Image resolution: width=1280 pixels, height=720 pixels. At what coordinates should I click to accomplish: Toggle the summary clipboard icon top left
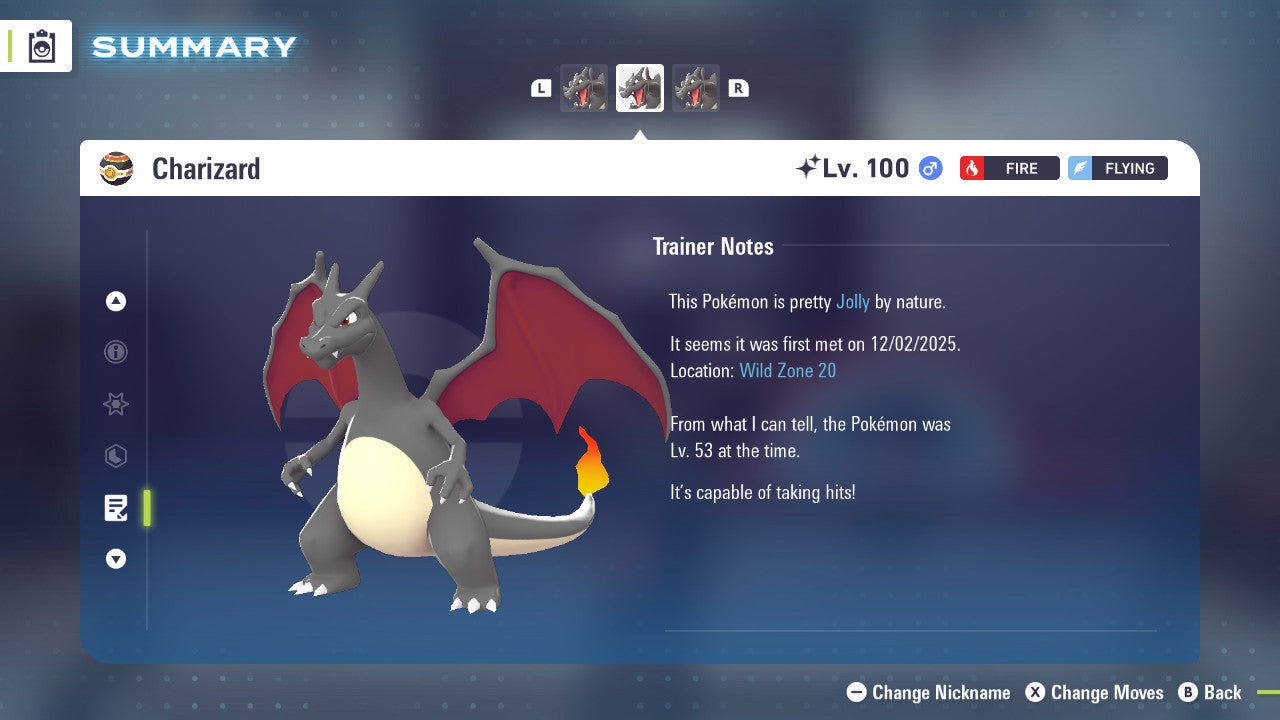41,46
